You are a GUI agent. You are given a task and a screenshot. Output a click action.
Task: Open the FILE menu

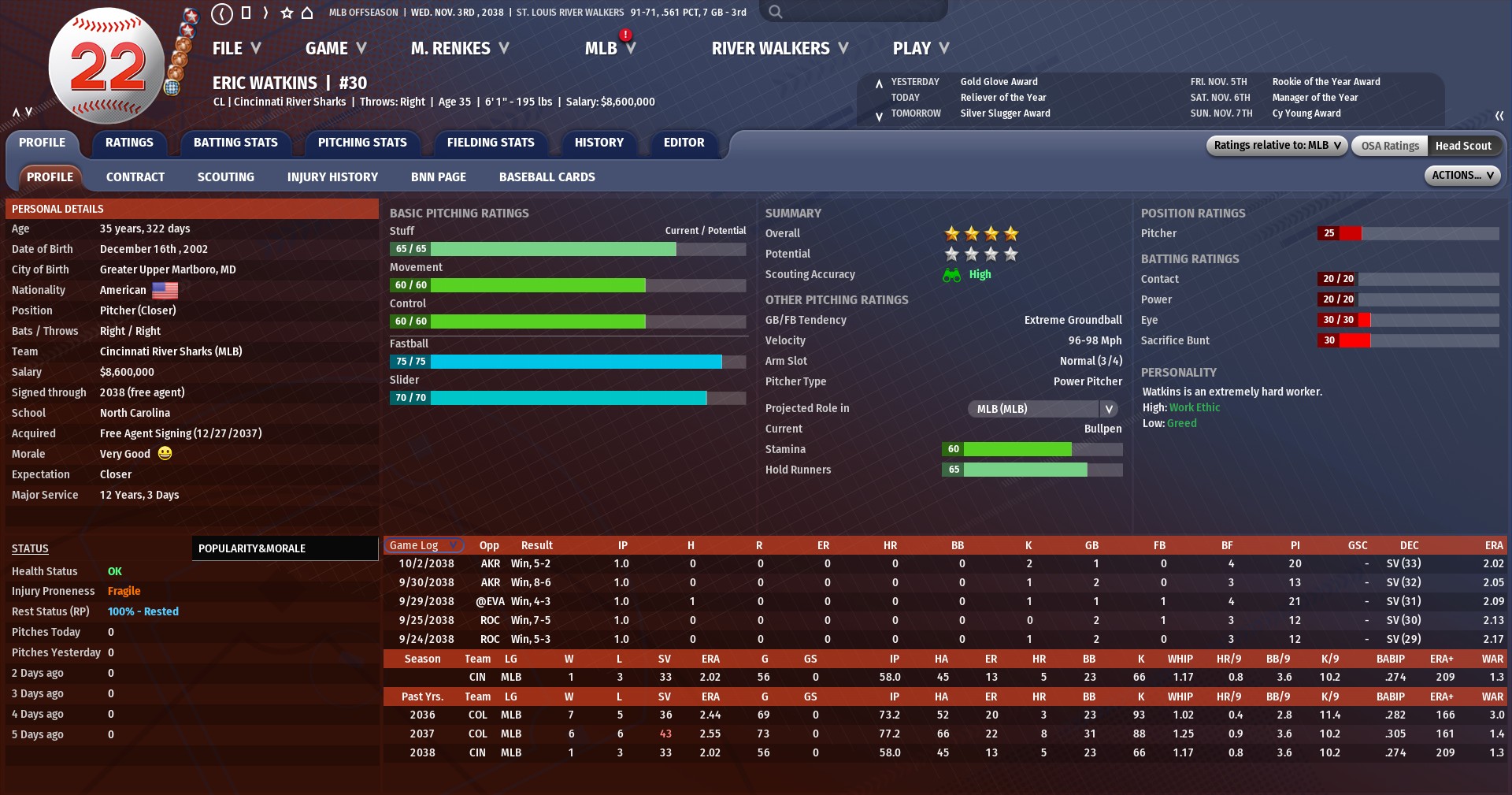tap(236, 49)
